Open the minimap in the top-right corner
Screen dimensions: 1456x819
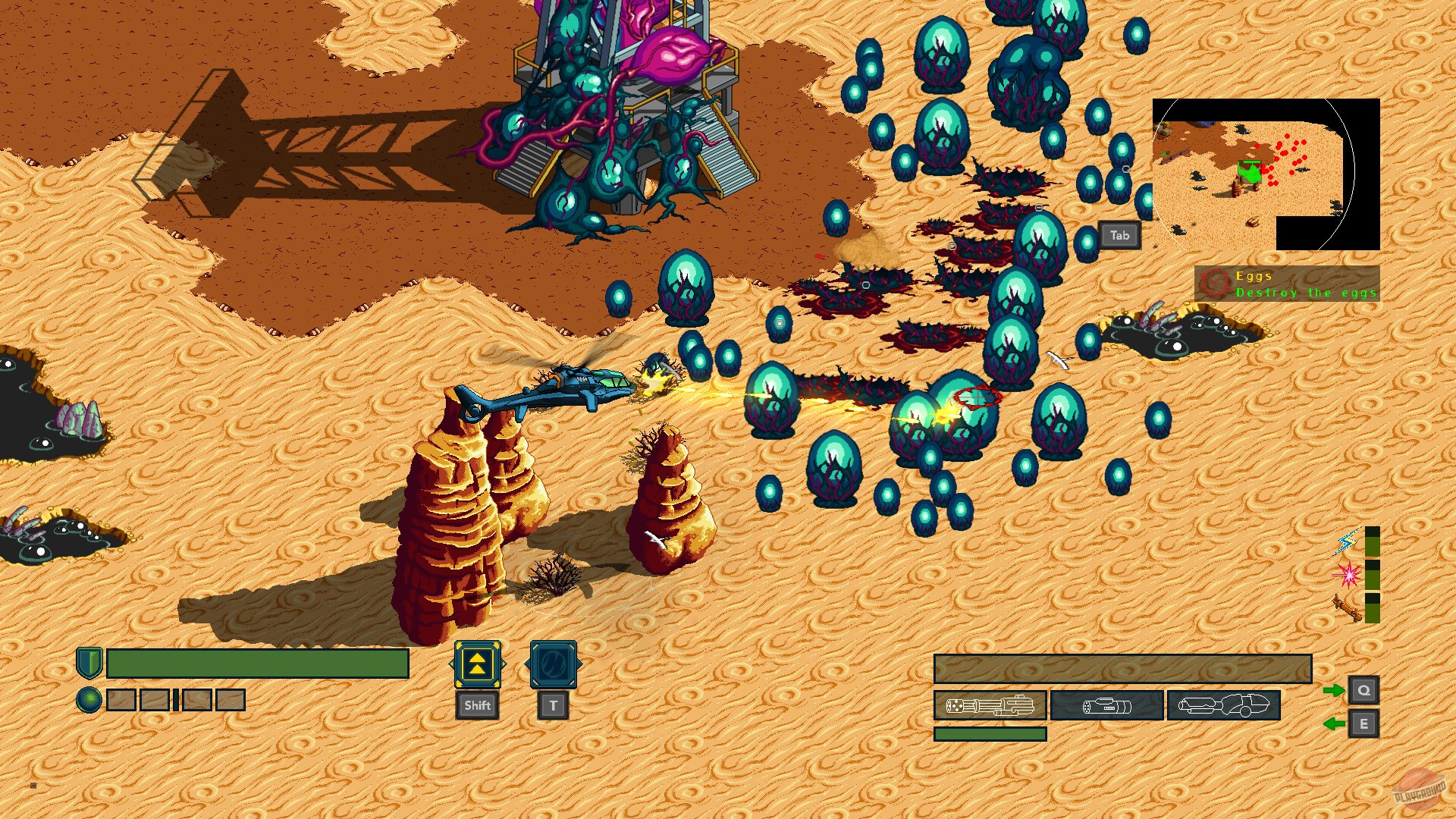[x=1266, y=174]
